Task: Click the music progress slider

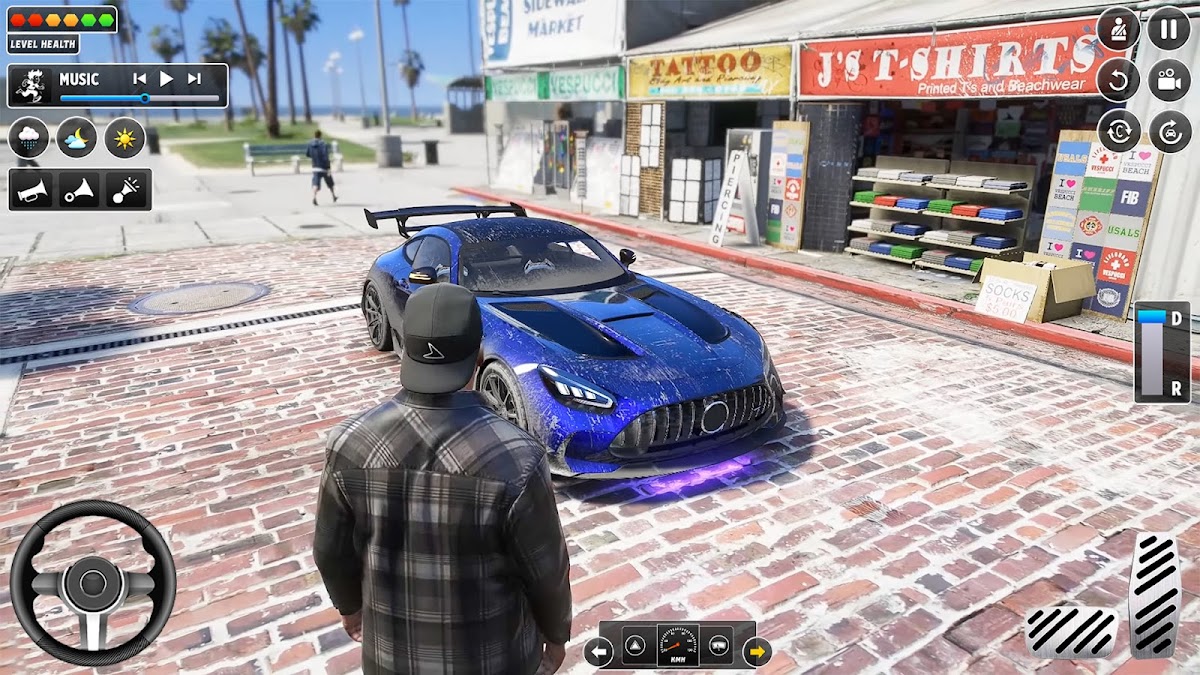Action: click(140, 98)
